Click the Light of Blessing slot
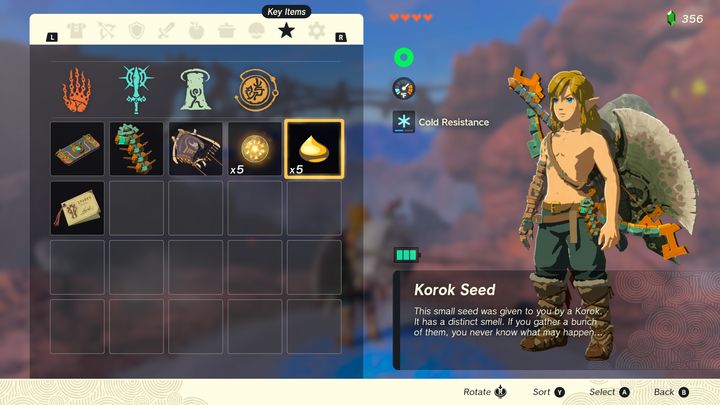 [255, 149]
